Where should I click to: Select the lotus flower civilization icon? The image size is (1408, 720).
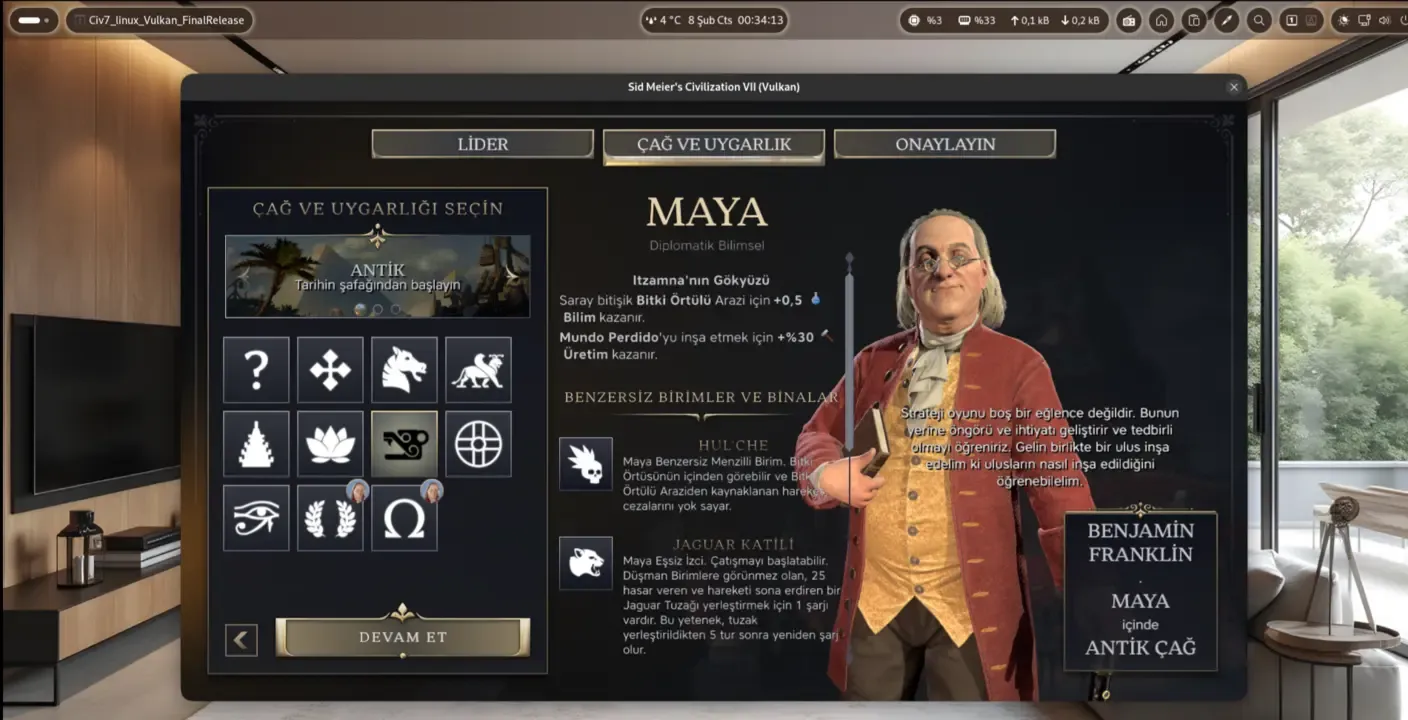coord(330,444)
